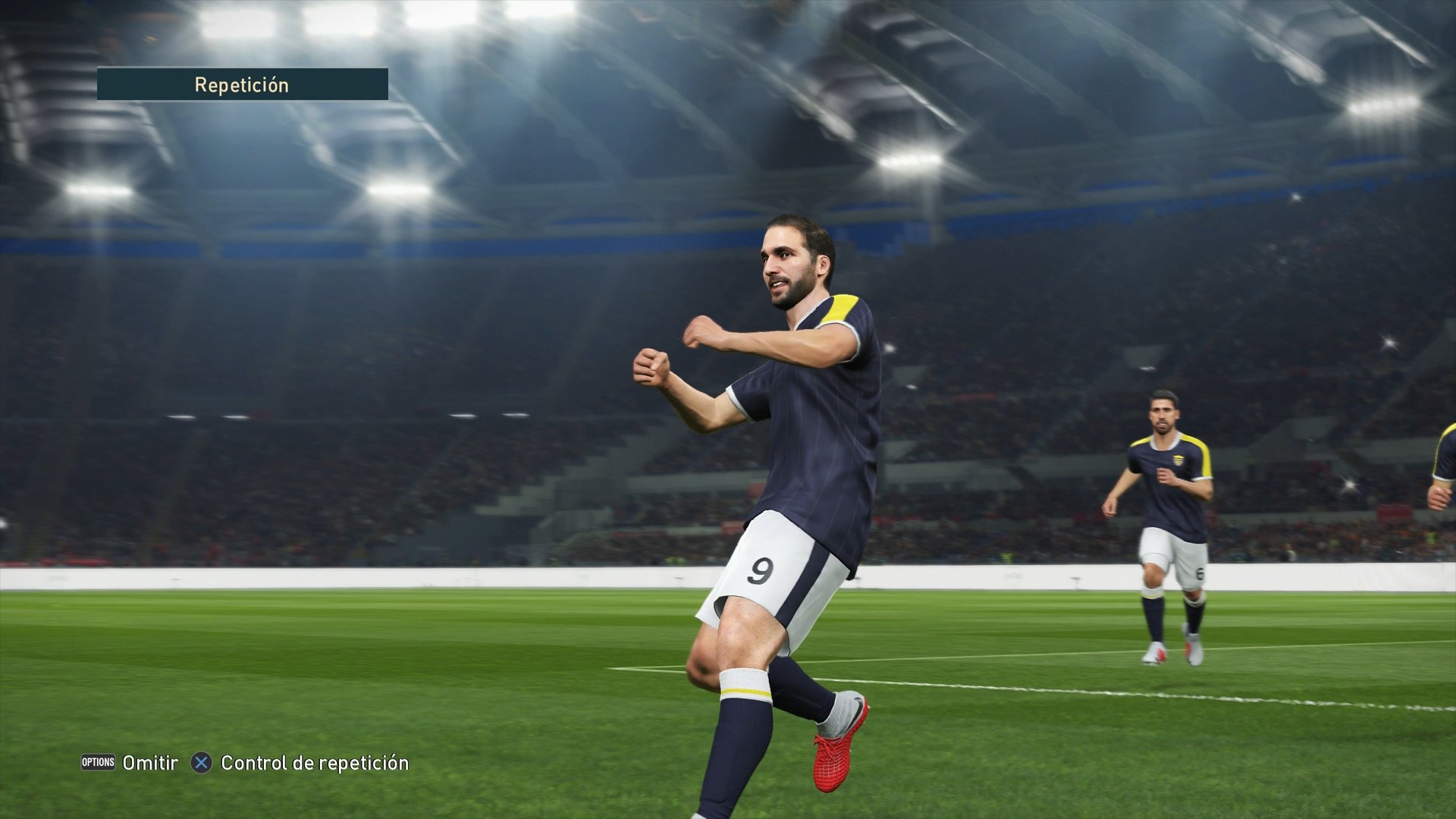Select "Omitir" to skip the replay

pos(149,764)
